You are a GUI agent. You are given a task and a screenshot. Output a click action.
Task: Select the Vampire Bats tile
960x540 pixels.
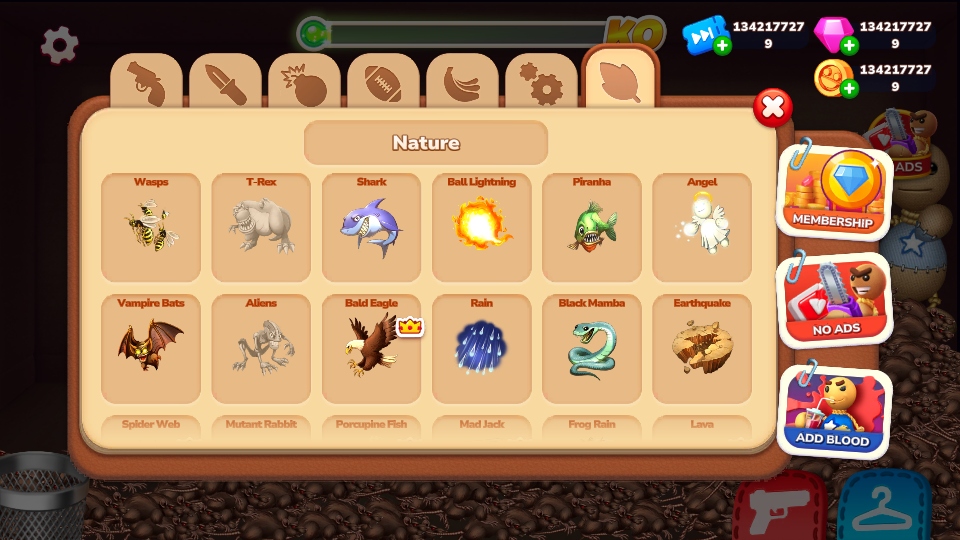tap(151, 348)
